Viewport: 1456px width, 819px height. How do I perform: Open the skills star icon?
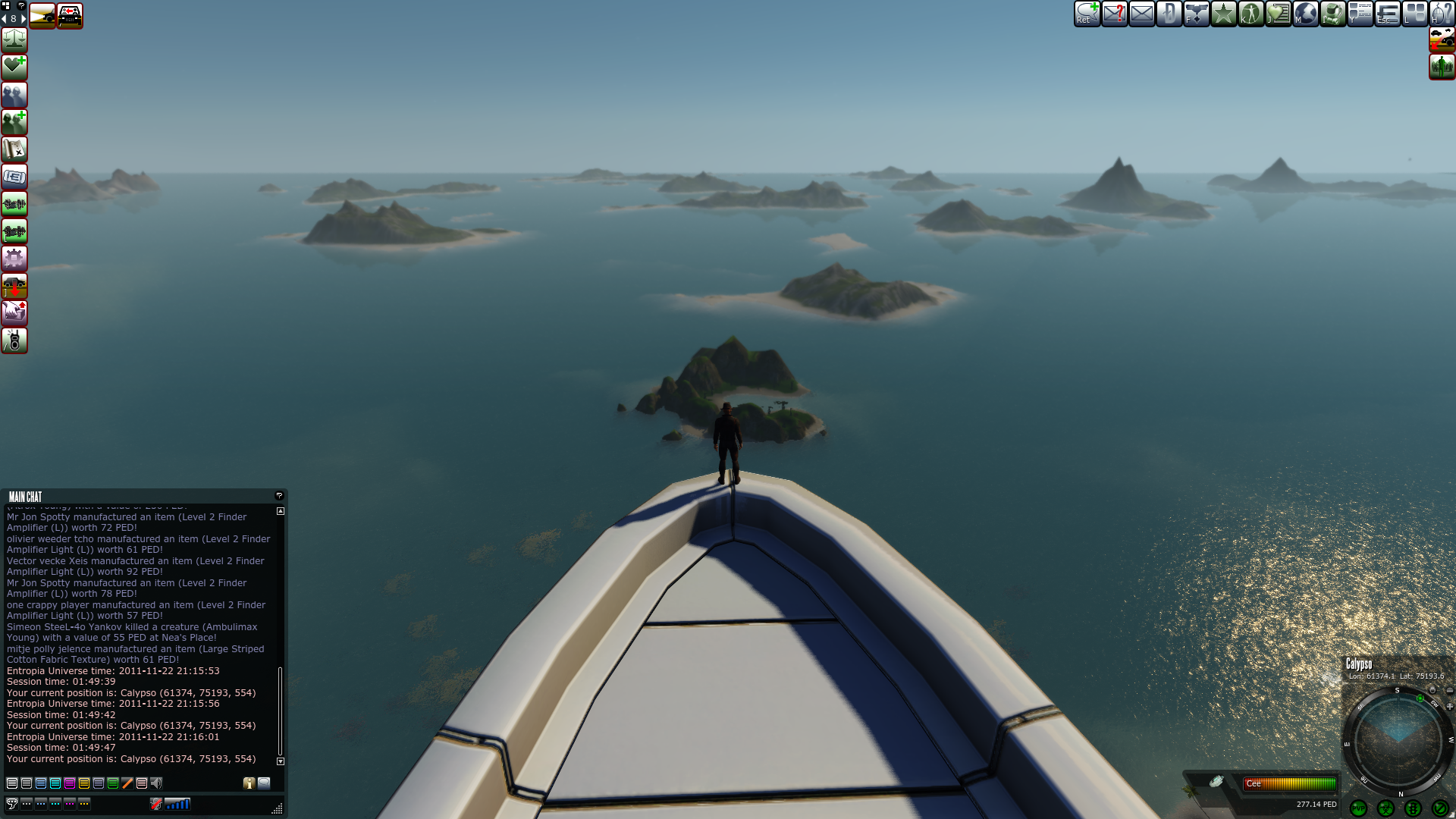point(1223,13)
